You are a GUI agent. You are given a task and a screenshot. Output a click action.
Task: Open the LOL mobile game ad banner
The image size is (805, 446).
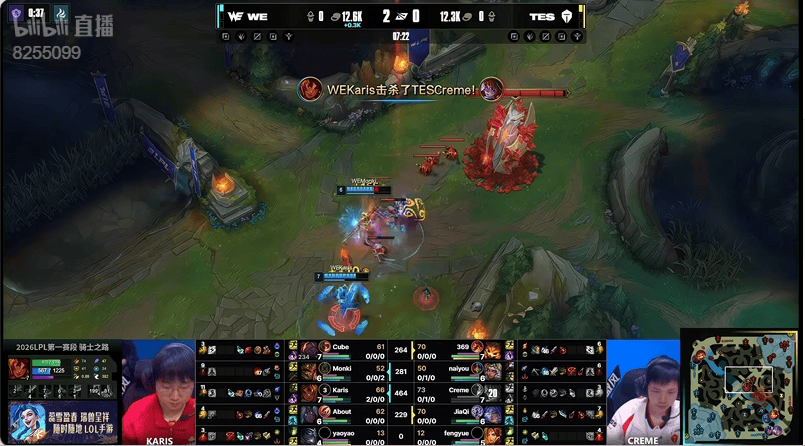tap(60, 422)
